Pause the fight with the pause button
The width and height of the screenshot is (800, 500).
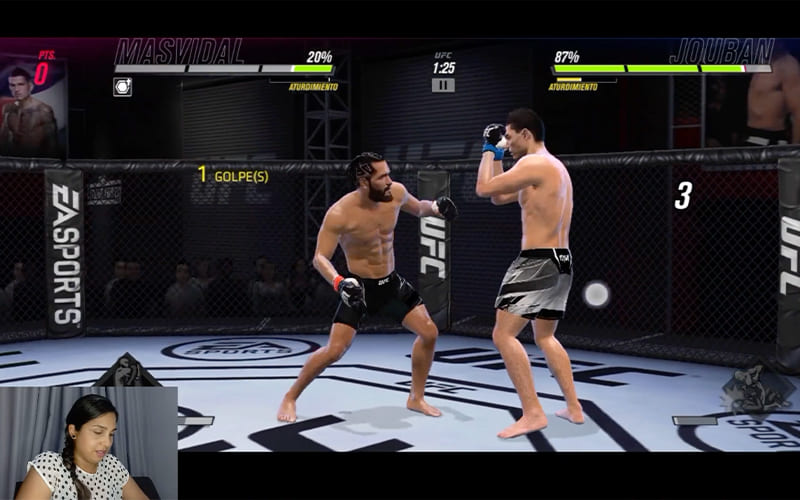pos(443,85)
